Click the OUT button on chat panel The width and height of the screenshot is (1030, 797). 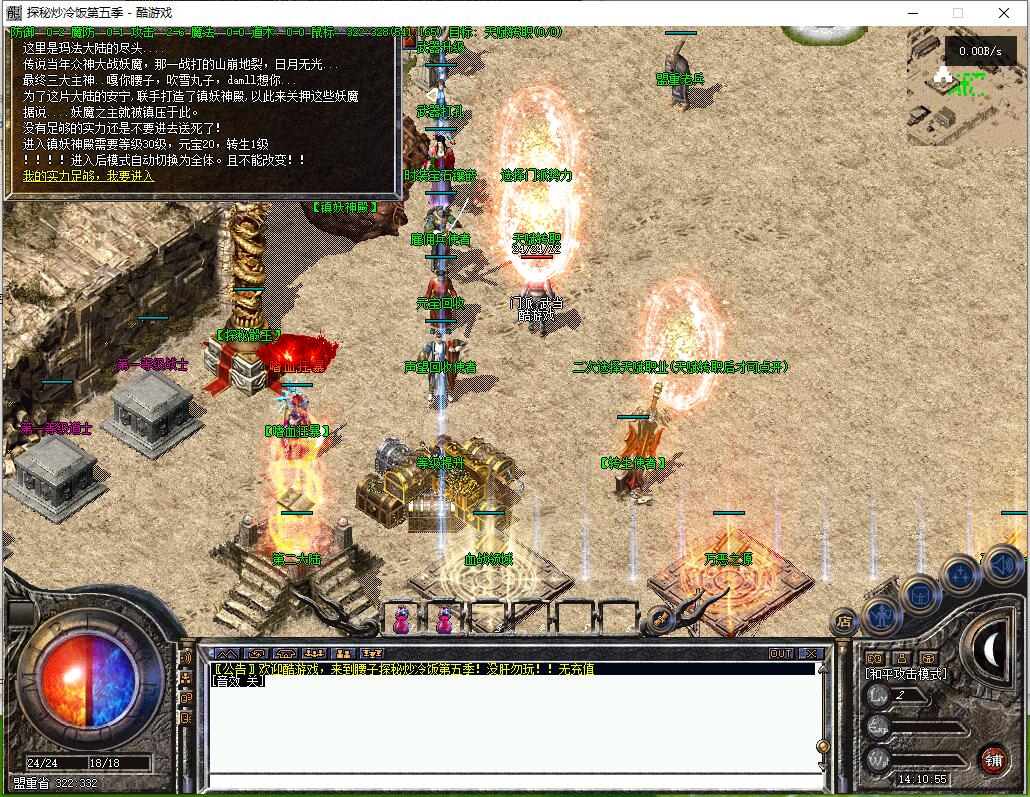[x=781, y=653]
